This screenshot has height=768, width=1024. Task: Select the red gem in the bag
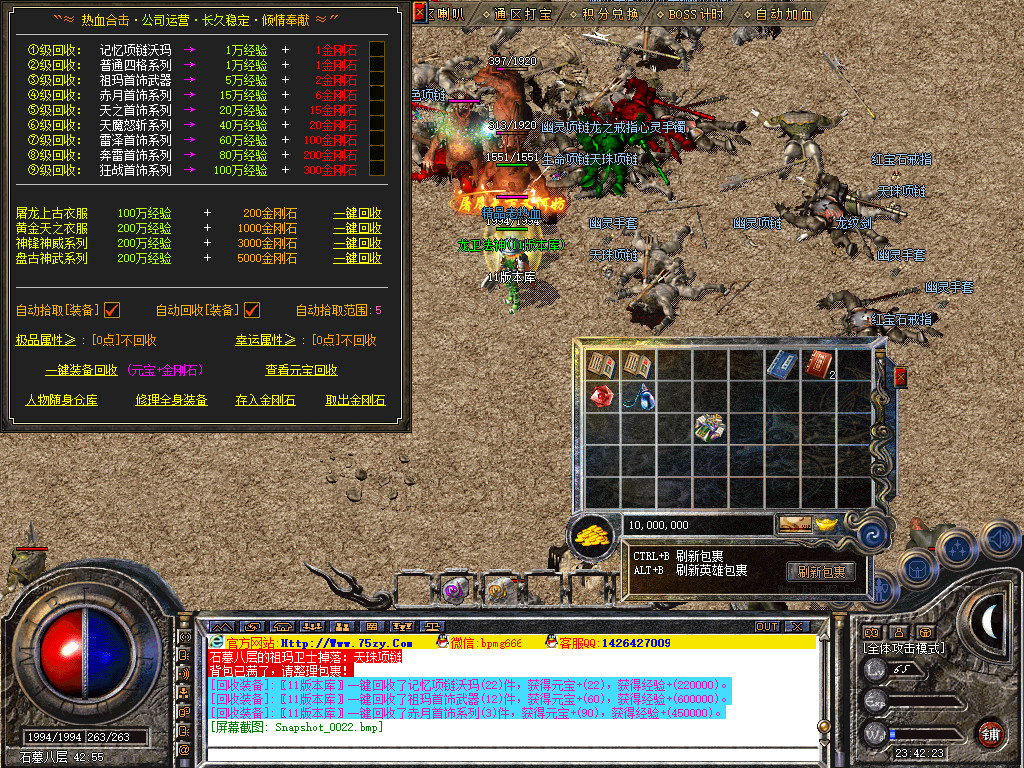pos(600,396)
